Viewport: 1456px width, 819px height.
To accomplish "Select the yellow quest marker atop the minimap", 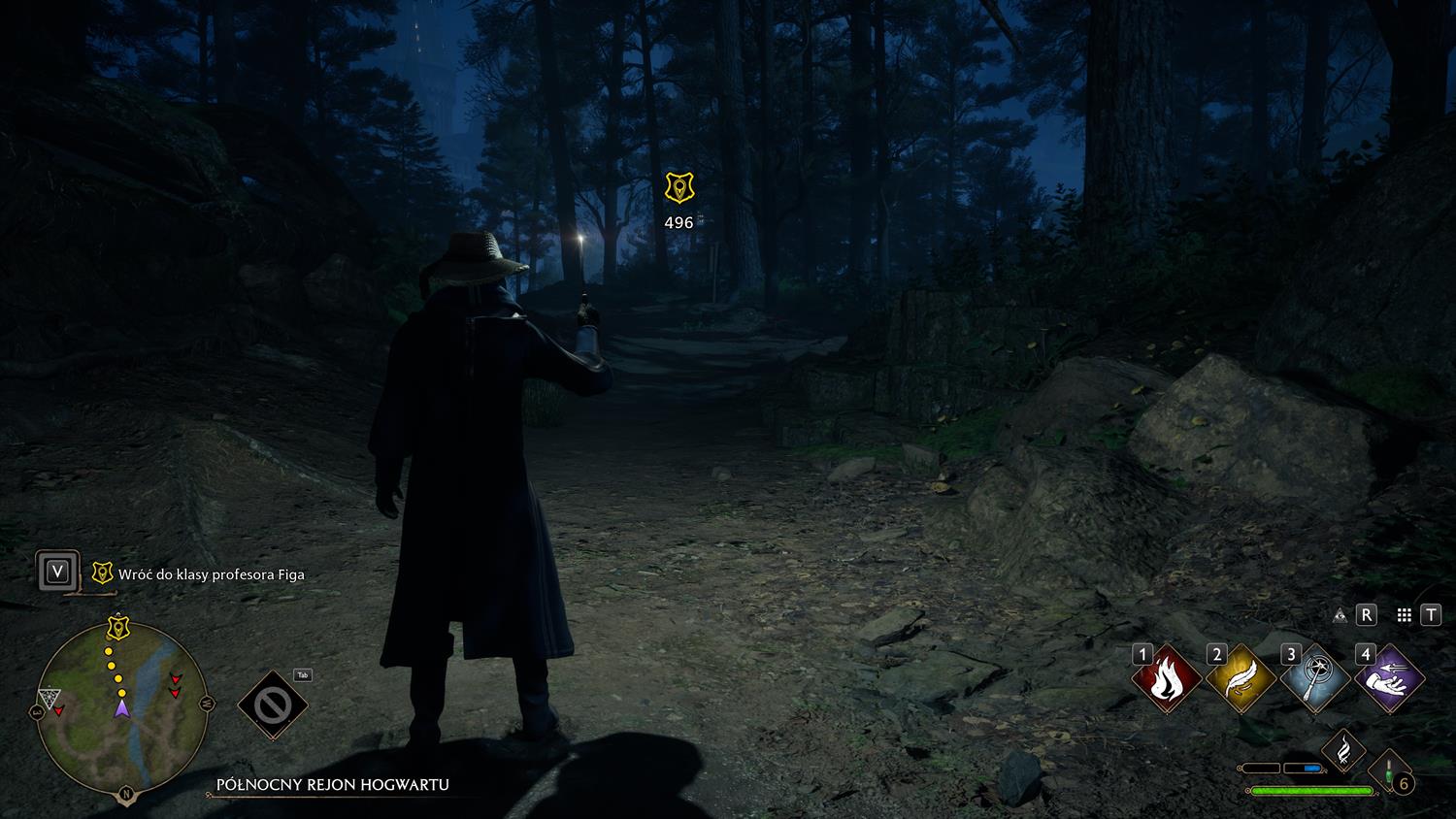I will click(118, 626).
